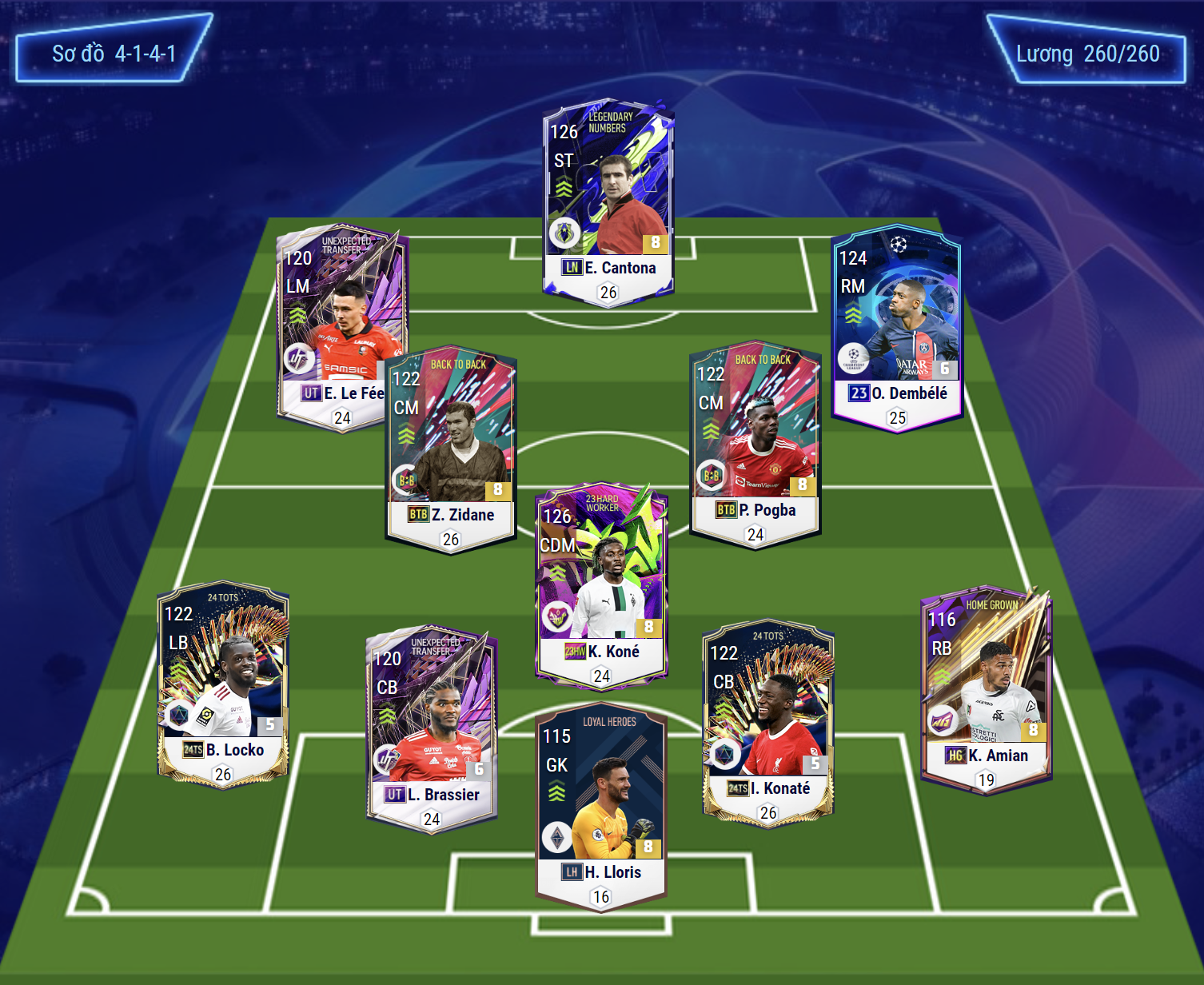Viewport: 1204px width, 985px height.
Task: Select the K. Koné defensive midfielder card
Action: click(601, 584)
